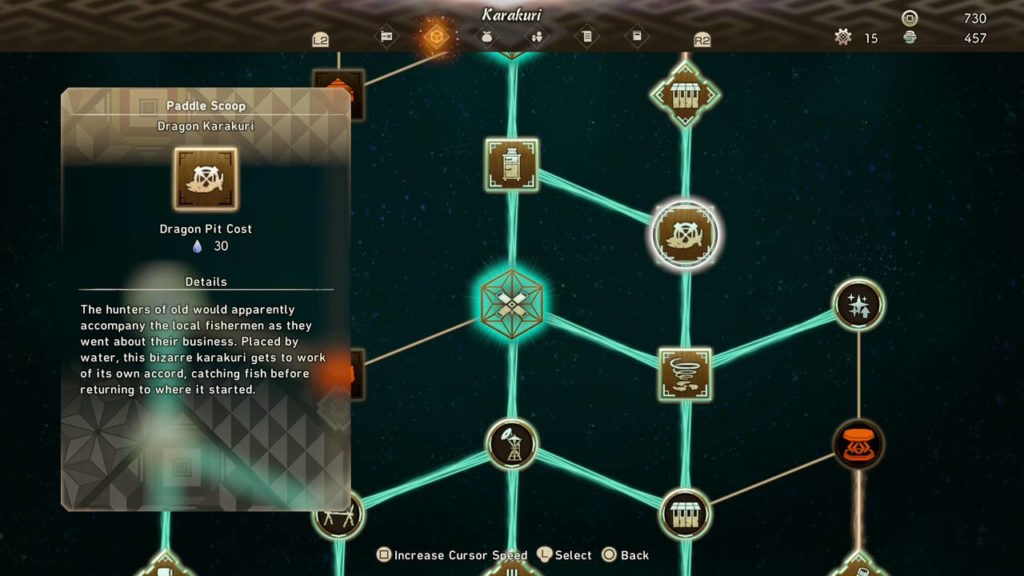Switch to the highlighted Karakuri cube tab
This screenshot has height=576, width=1024.
click(x=436, y=38)
